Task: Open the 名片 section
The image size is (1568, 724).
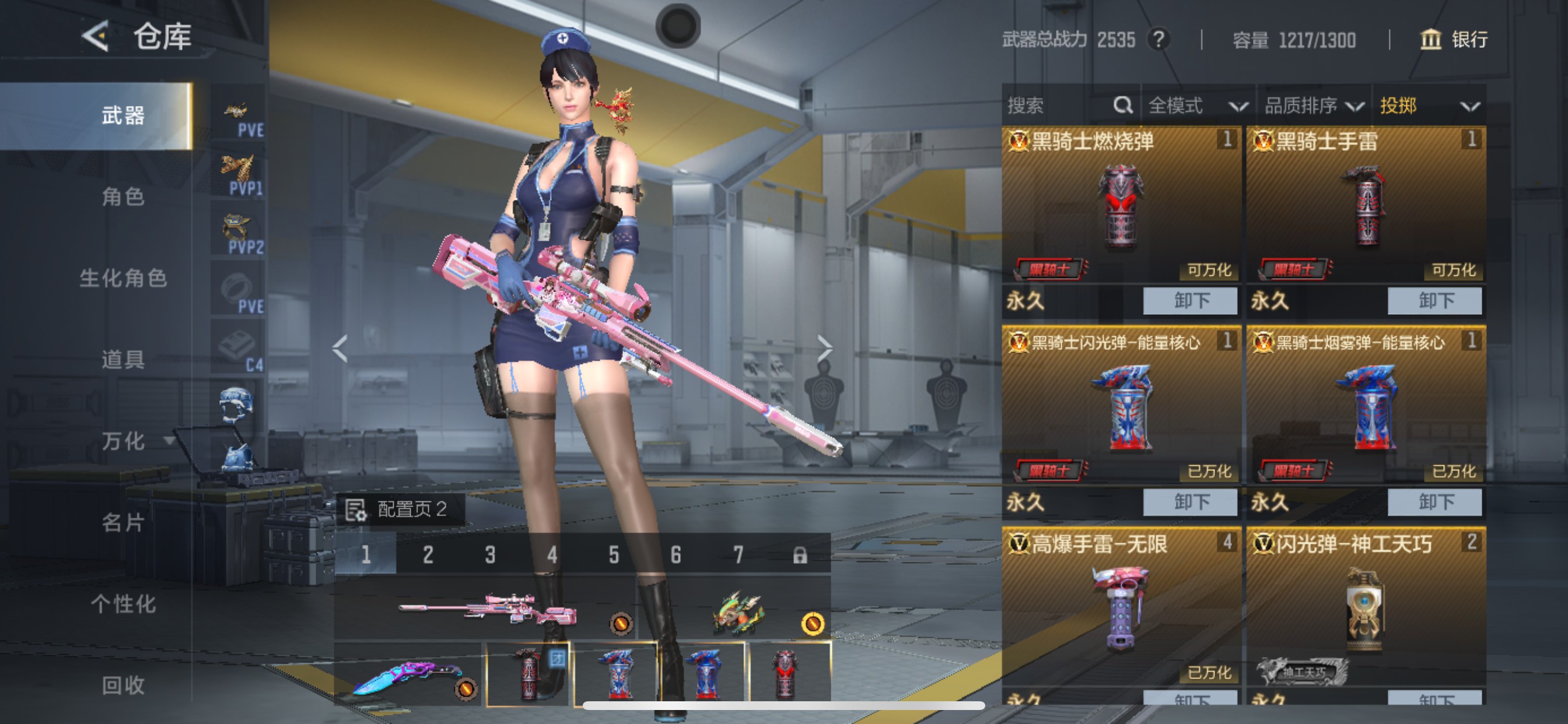Action: click(123, 523)
